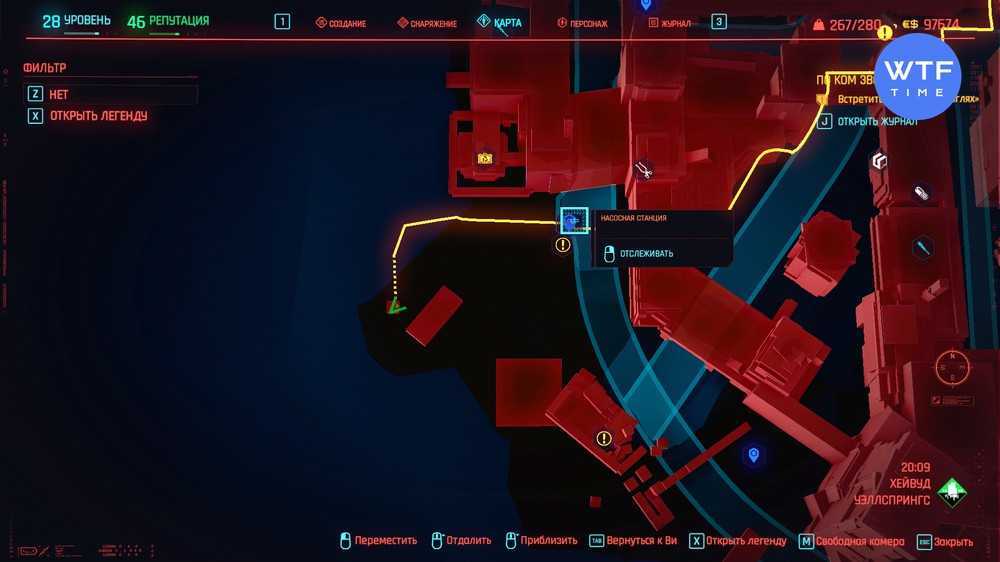Track the location with Отслеживать
This screenshot has width=1000, height=562.
646,253
